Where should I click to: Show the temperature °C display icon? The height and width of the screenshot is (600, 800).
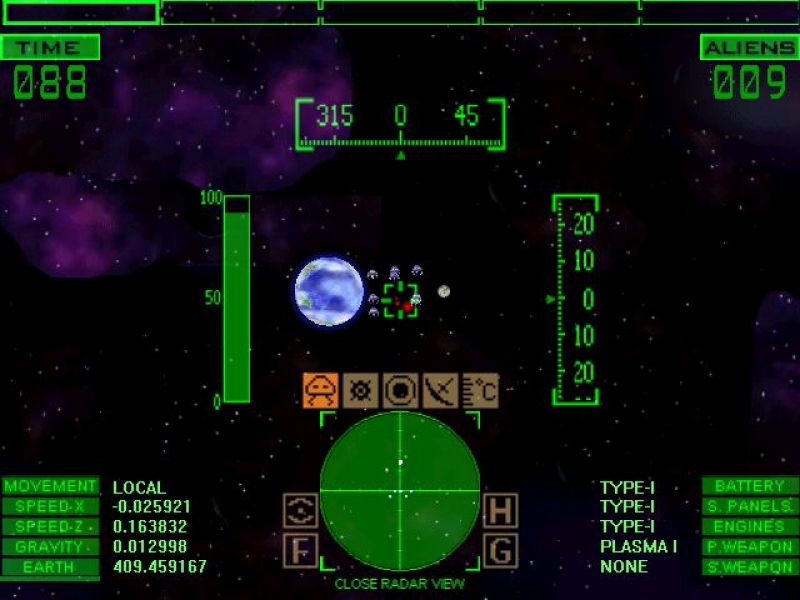coord(479,391)
